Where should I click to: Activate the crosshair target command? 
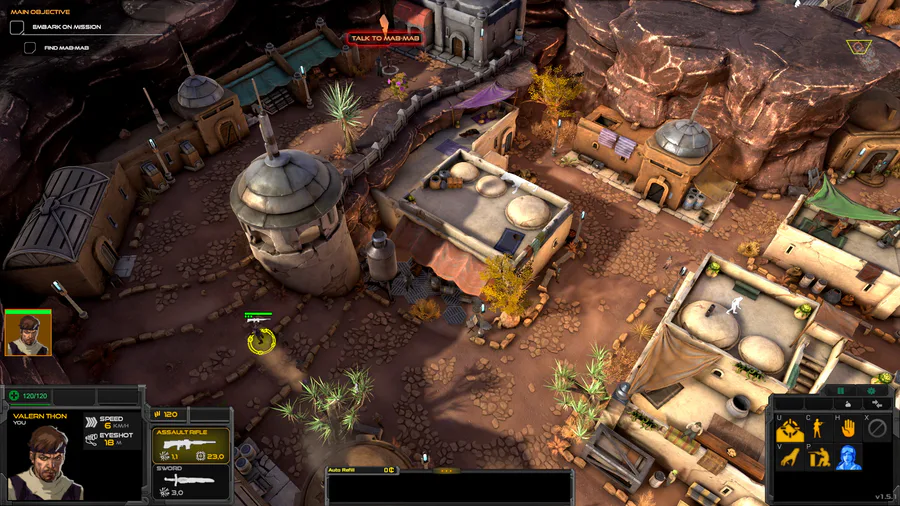pyautogui.click(x=788, y=429)
